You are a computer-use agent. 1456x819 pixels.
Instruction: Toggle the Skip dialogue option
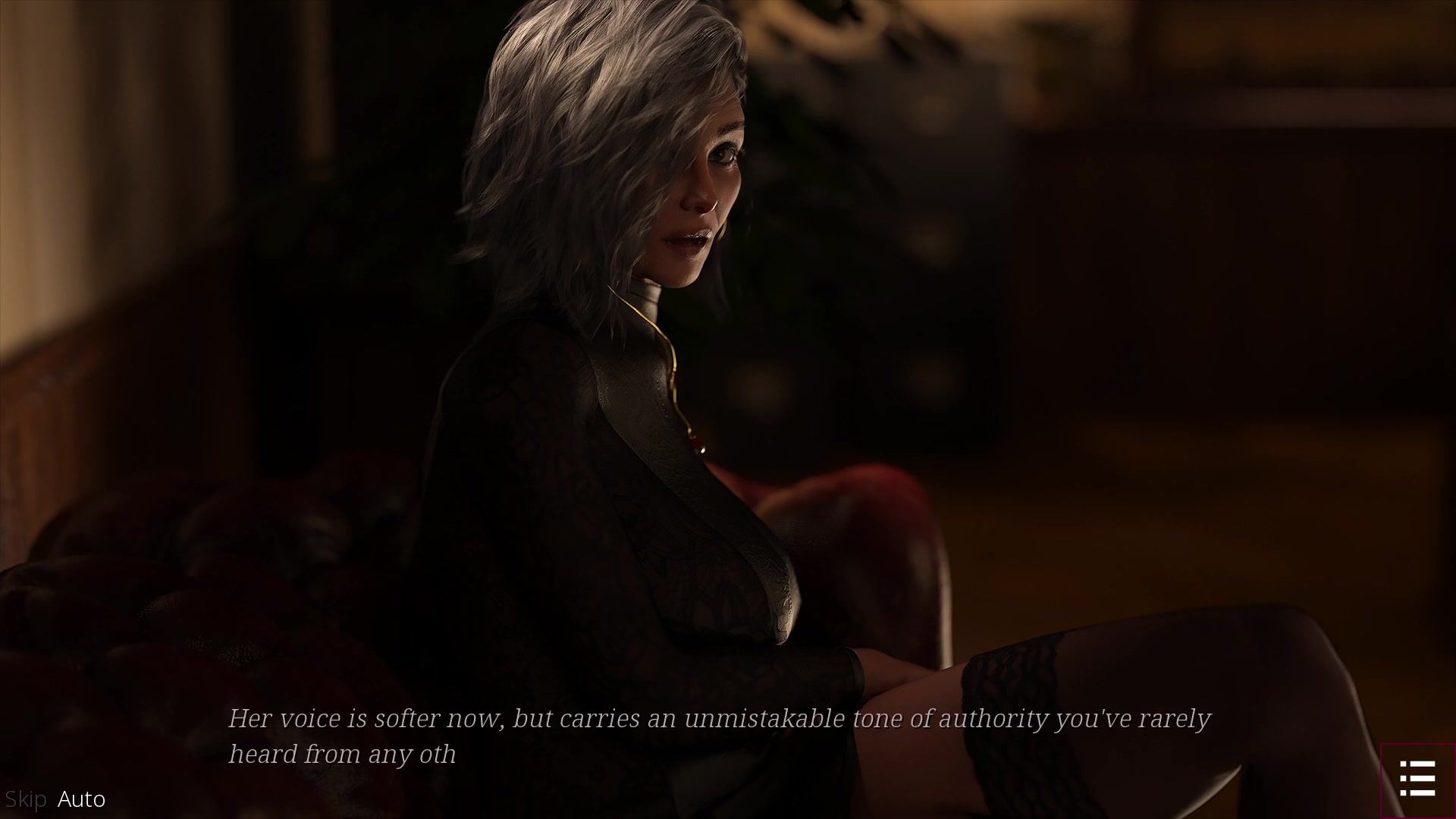coord(26,799)
